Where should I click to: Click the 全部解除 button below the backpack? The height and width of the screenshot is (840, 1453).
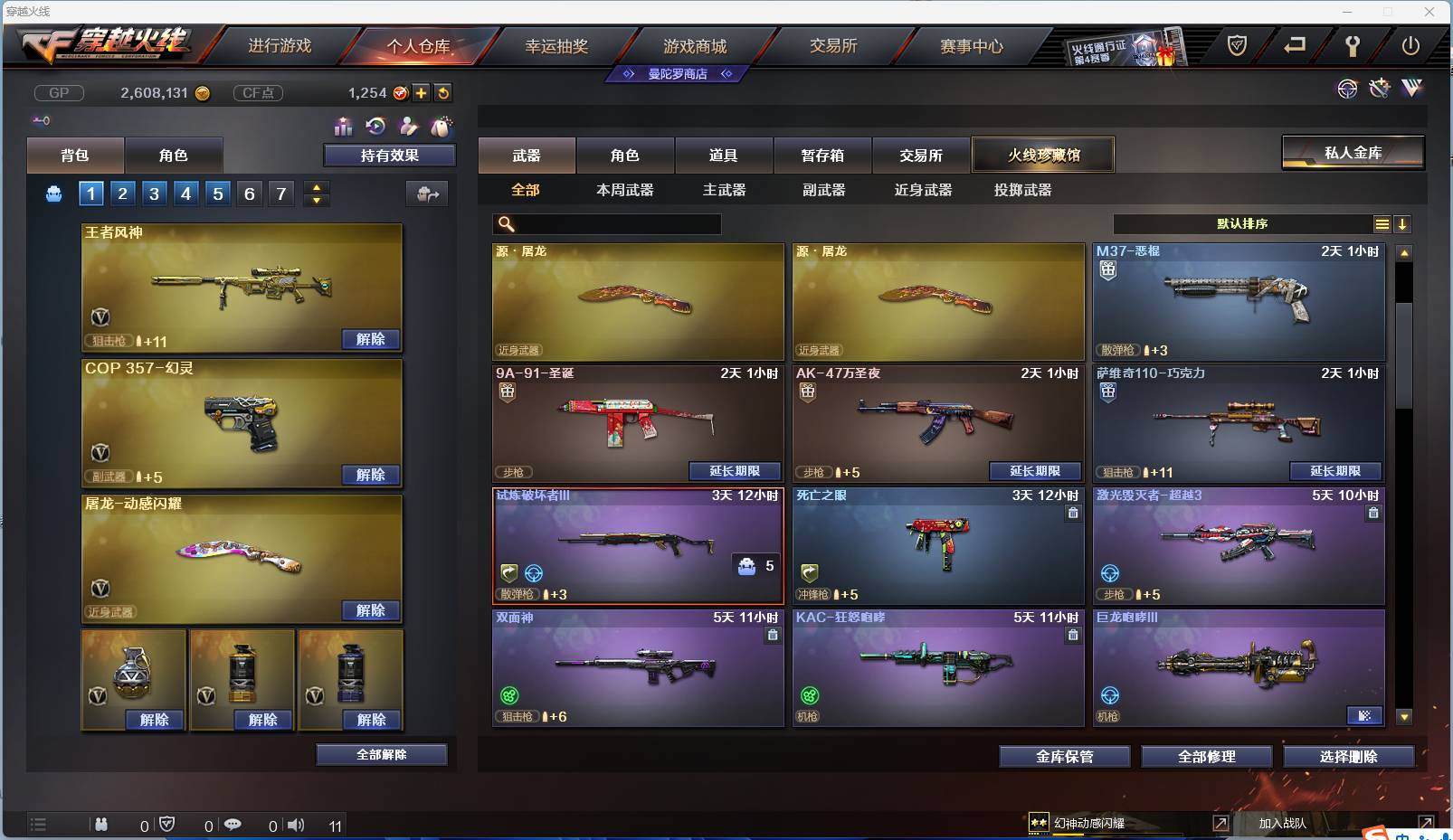[382, 754]
